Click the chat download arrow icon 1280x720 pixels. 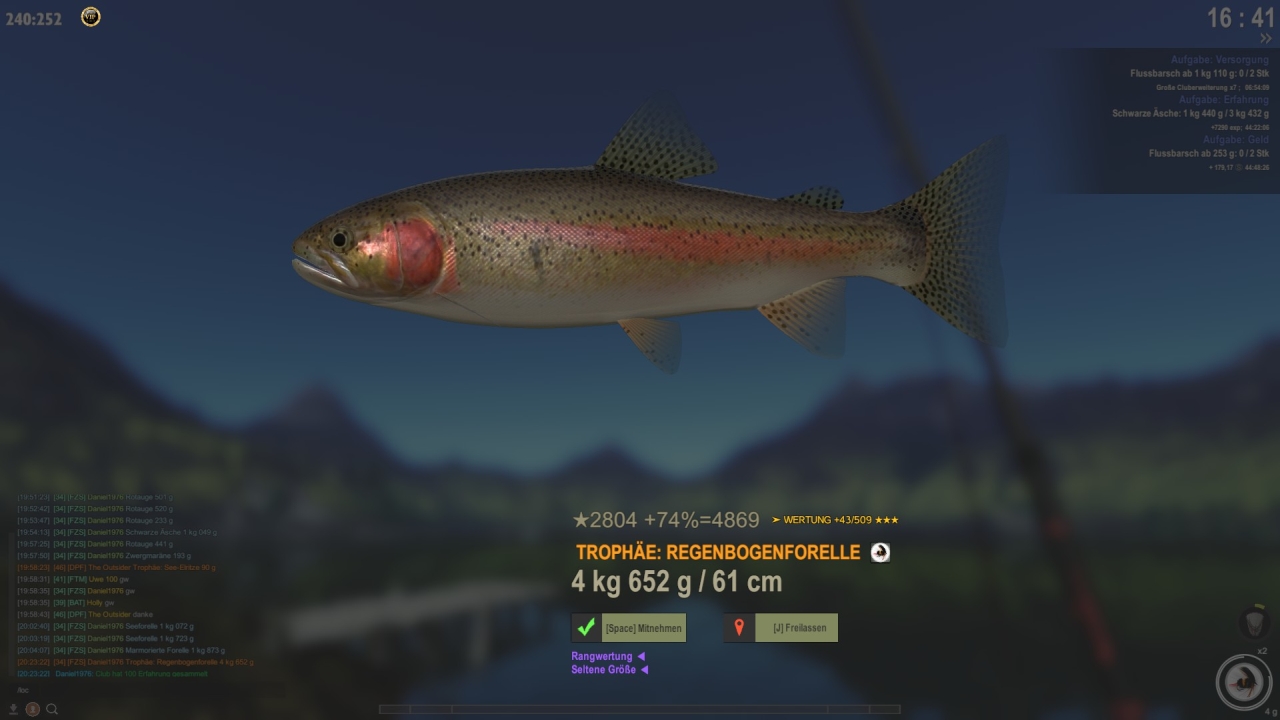13,709
